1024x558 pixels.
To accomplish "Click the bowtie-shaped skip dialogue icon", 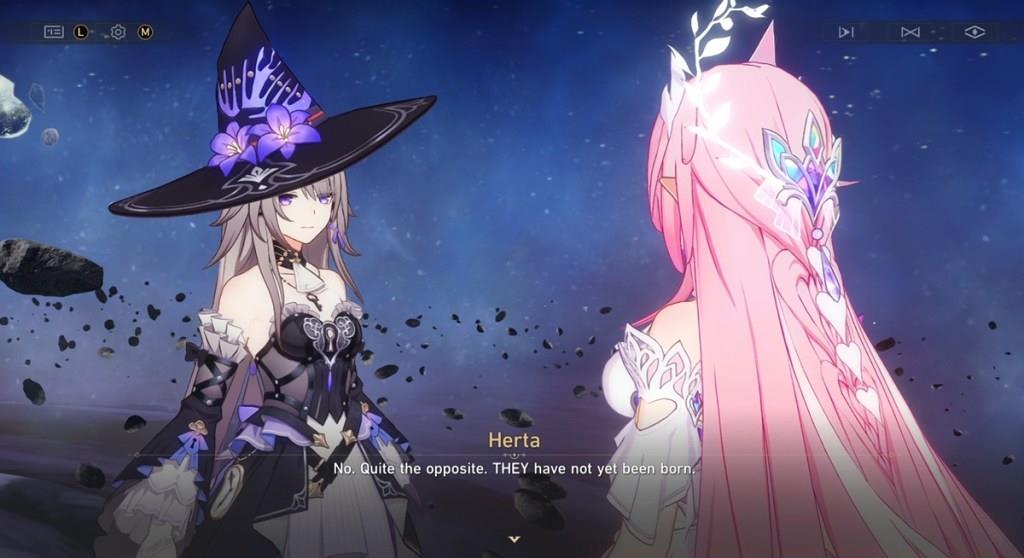I will coord(910,32).
